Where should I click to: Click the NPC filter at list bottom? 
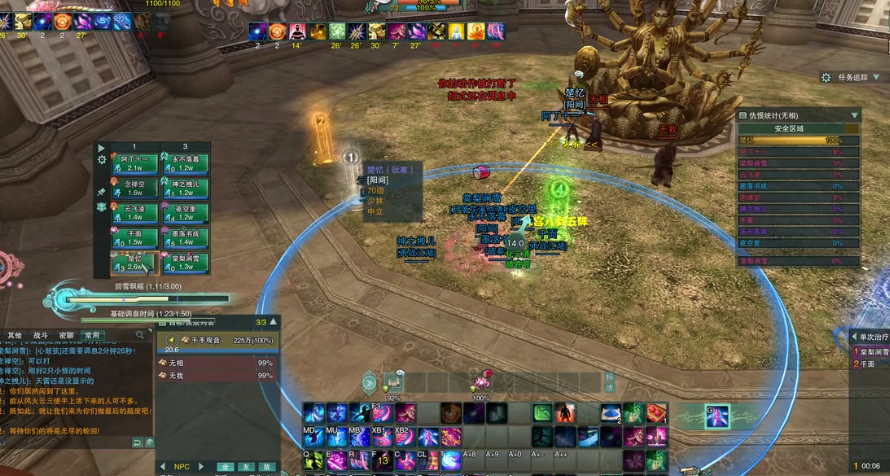182,466
